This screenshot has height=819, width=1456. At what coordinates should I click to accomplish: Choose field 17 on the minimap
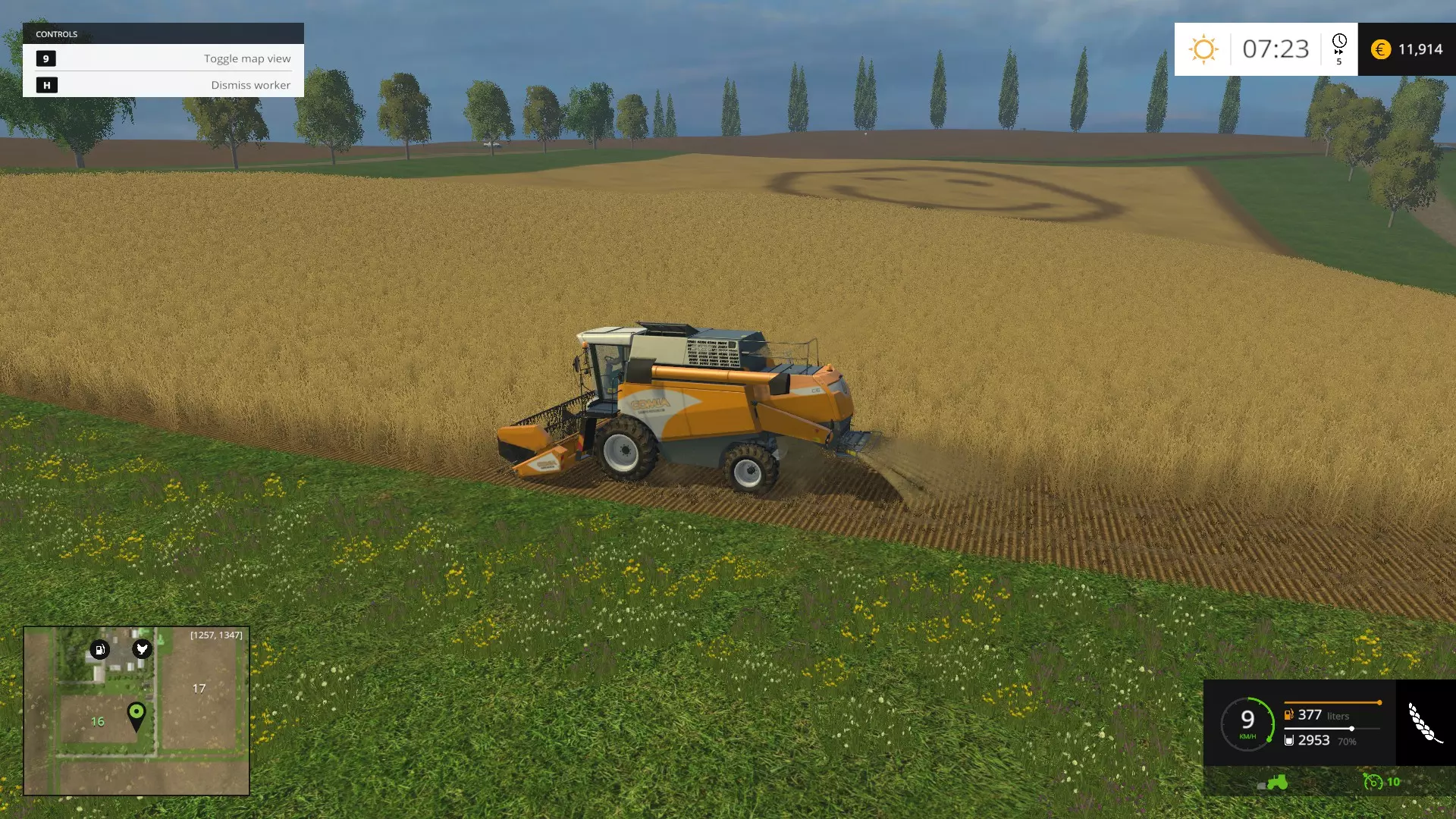pos(199,689)
